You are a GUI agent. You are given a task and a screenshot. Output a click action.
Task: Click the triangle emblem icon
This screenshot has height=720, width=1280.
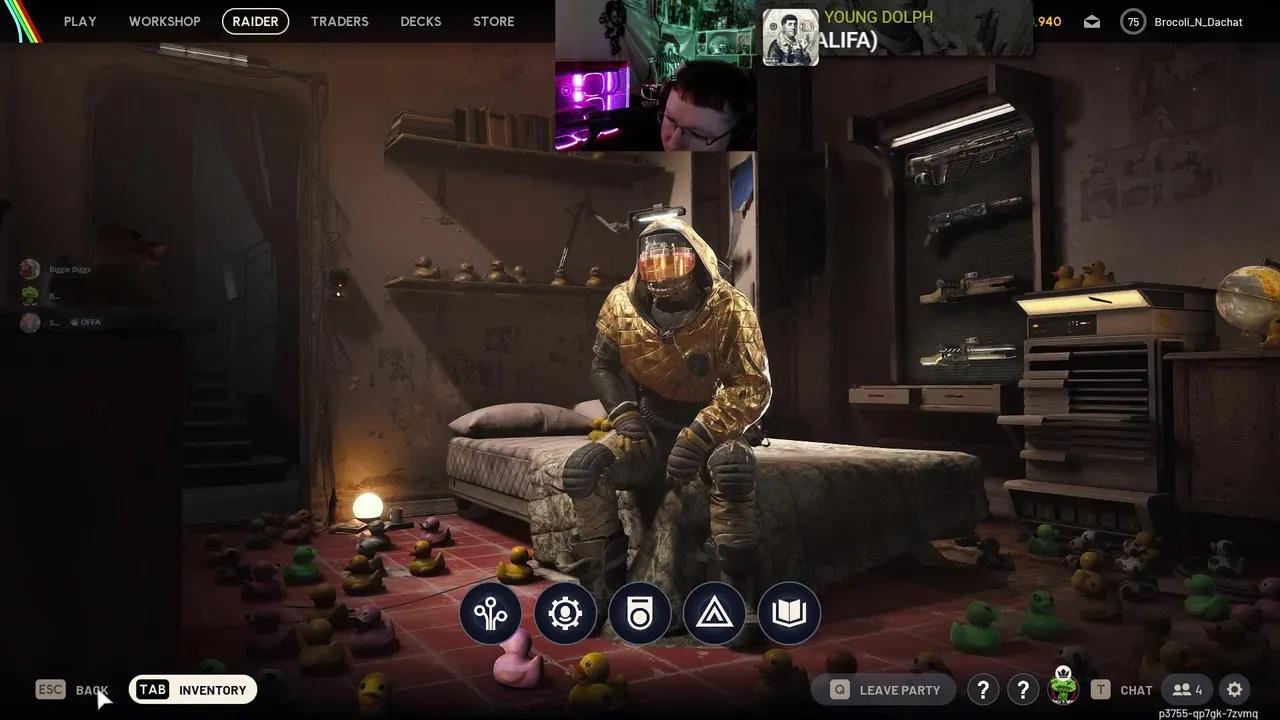point(714,614)
